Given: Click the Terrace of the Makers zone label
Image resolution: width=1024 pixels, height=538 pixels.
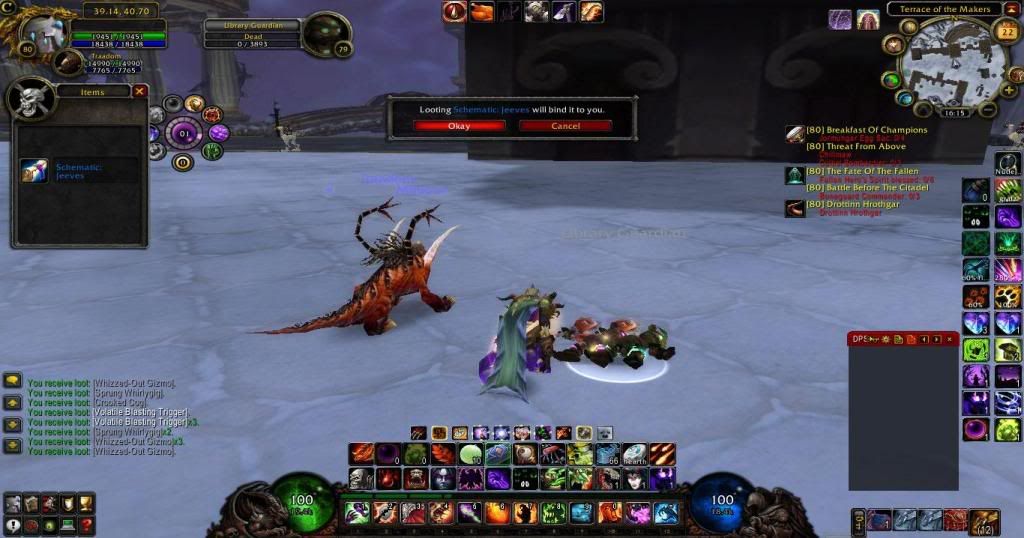Looking at the screenshot, I should click(943, 10).
